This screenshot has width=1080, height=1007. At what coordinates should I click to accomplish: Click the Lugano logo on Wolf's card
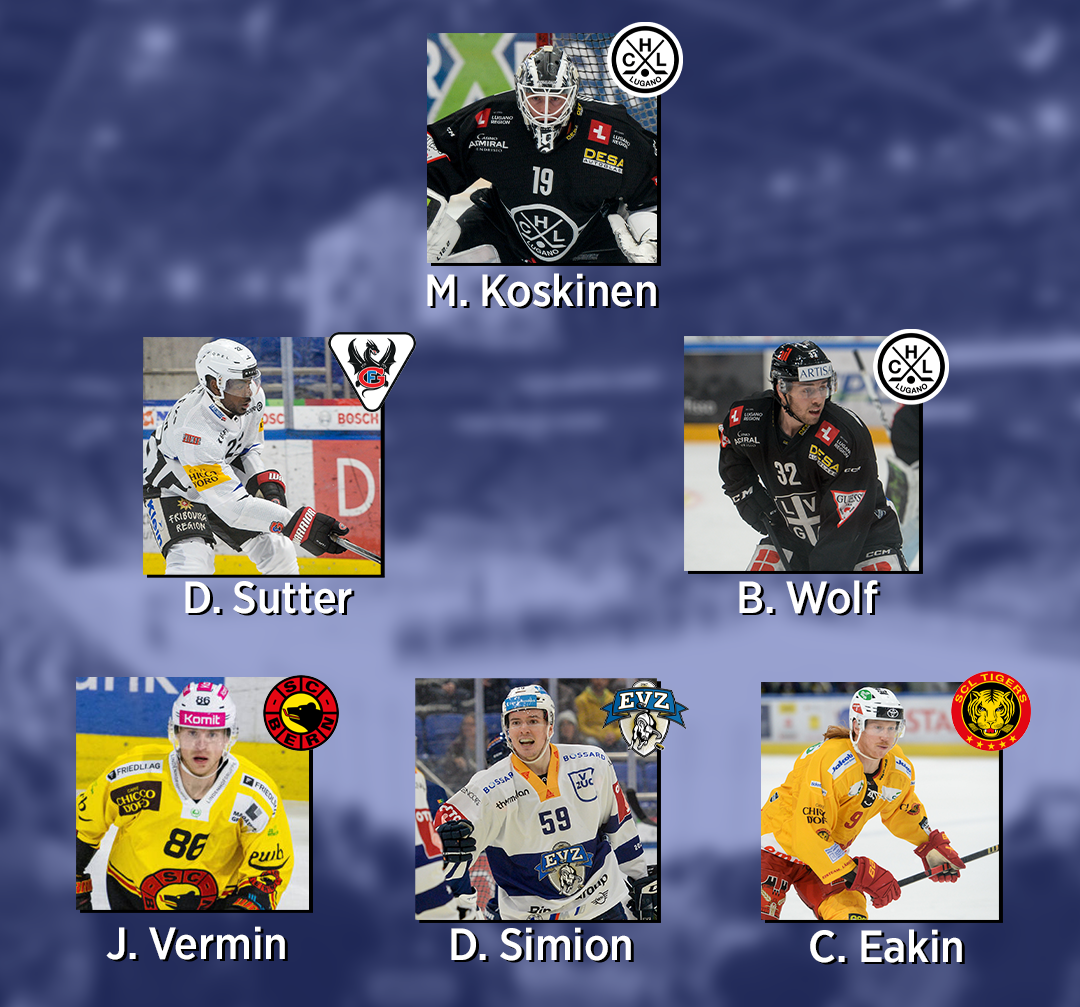(911, 367)
